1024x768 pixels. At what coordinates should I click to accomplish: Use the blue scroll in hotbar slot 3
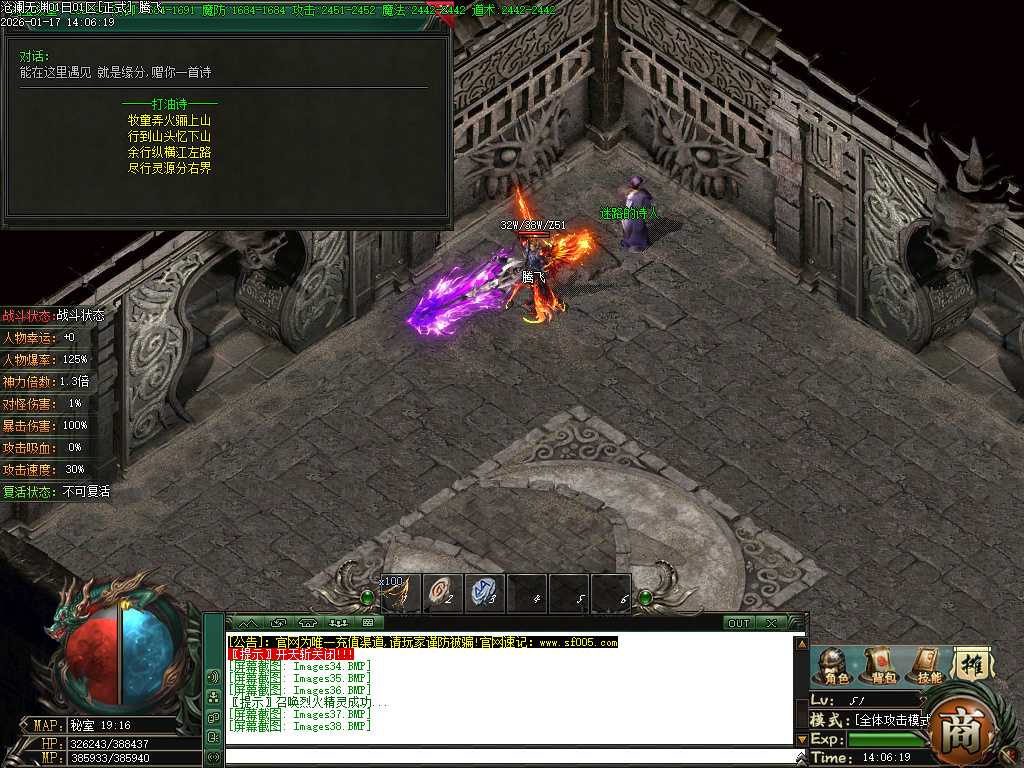point(485,593)
